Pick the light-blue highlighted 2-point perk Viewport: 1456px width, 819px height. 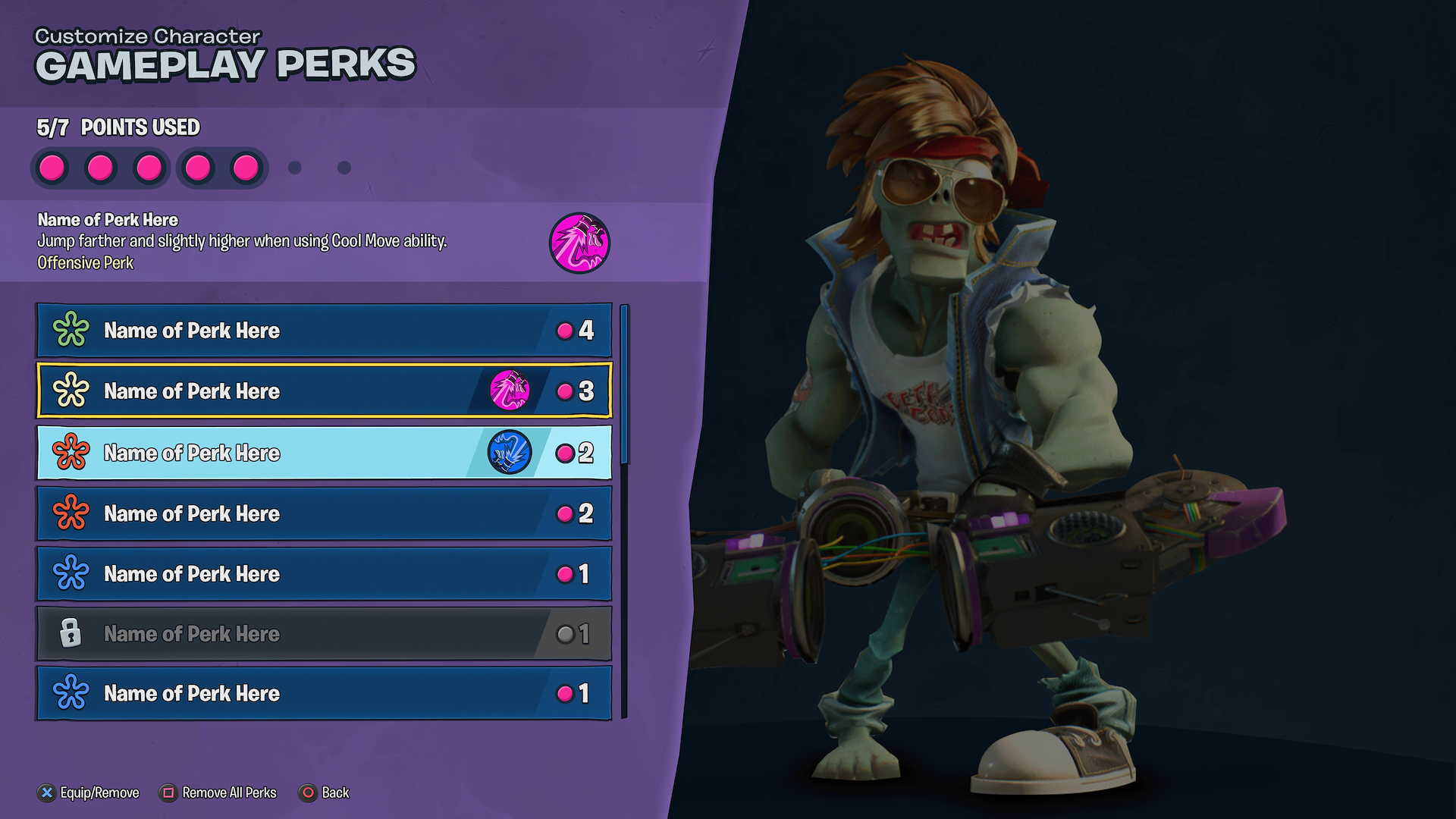[x=324, y=453]
